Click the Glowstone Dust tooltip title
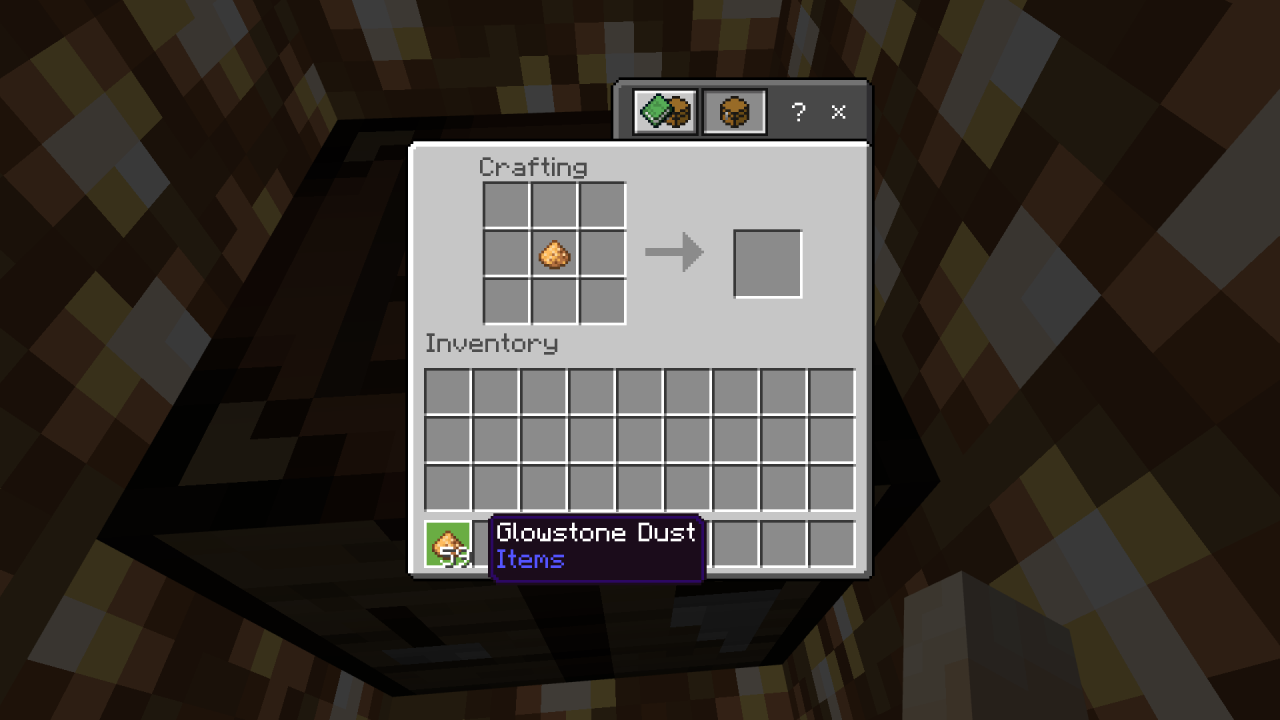Screen dimensions: 1280x720 point(596,533)
